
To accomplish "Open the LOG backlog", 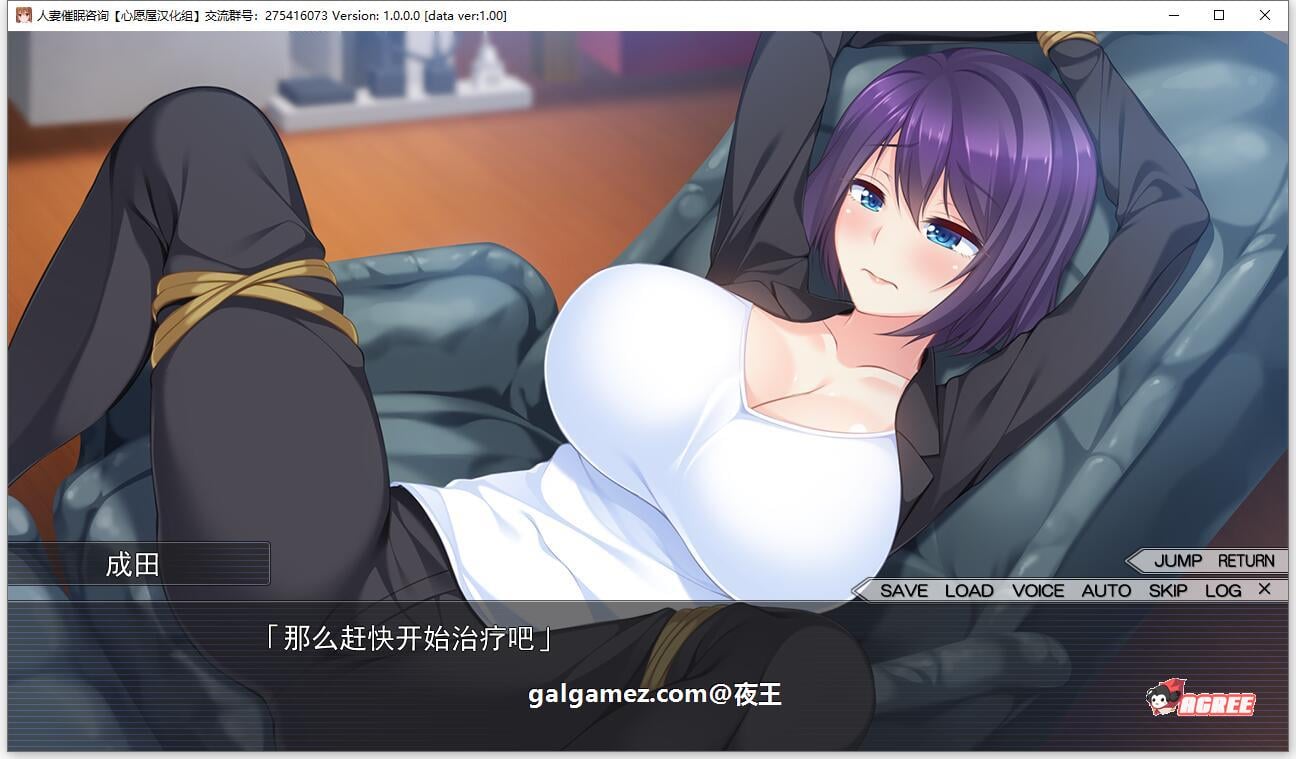I will [x=1221, y=590].
